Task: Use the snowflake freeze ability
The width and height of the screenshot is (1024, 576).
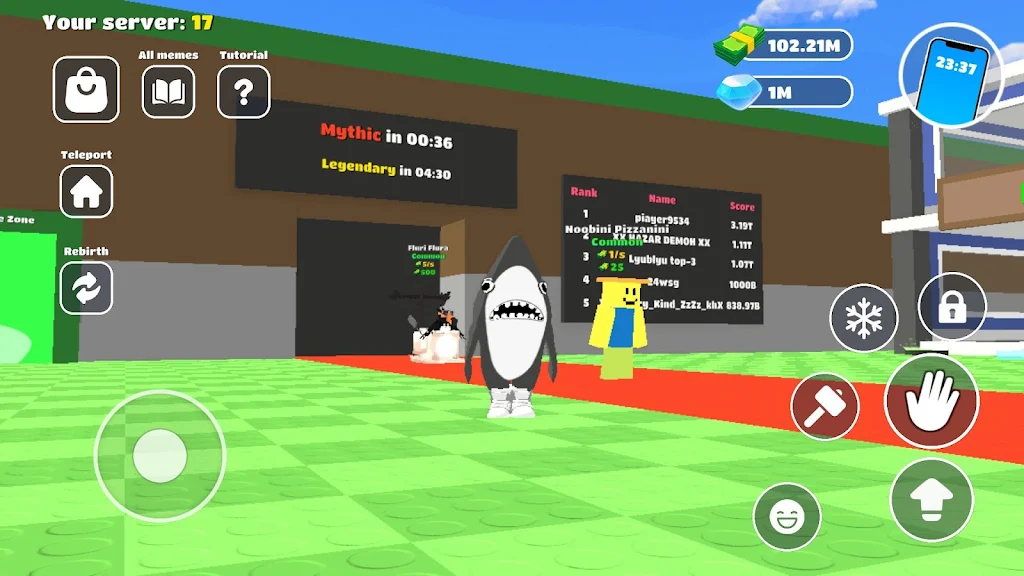Action: (864, 318)
